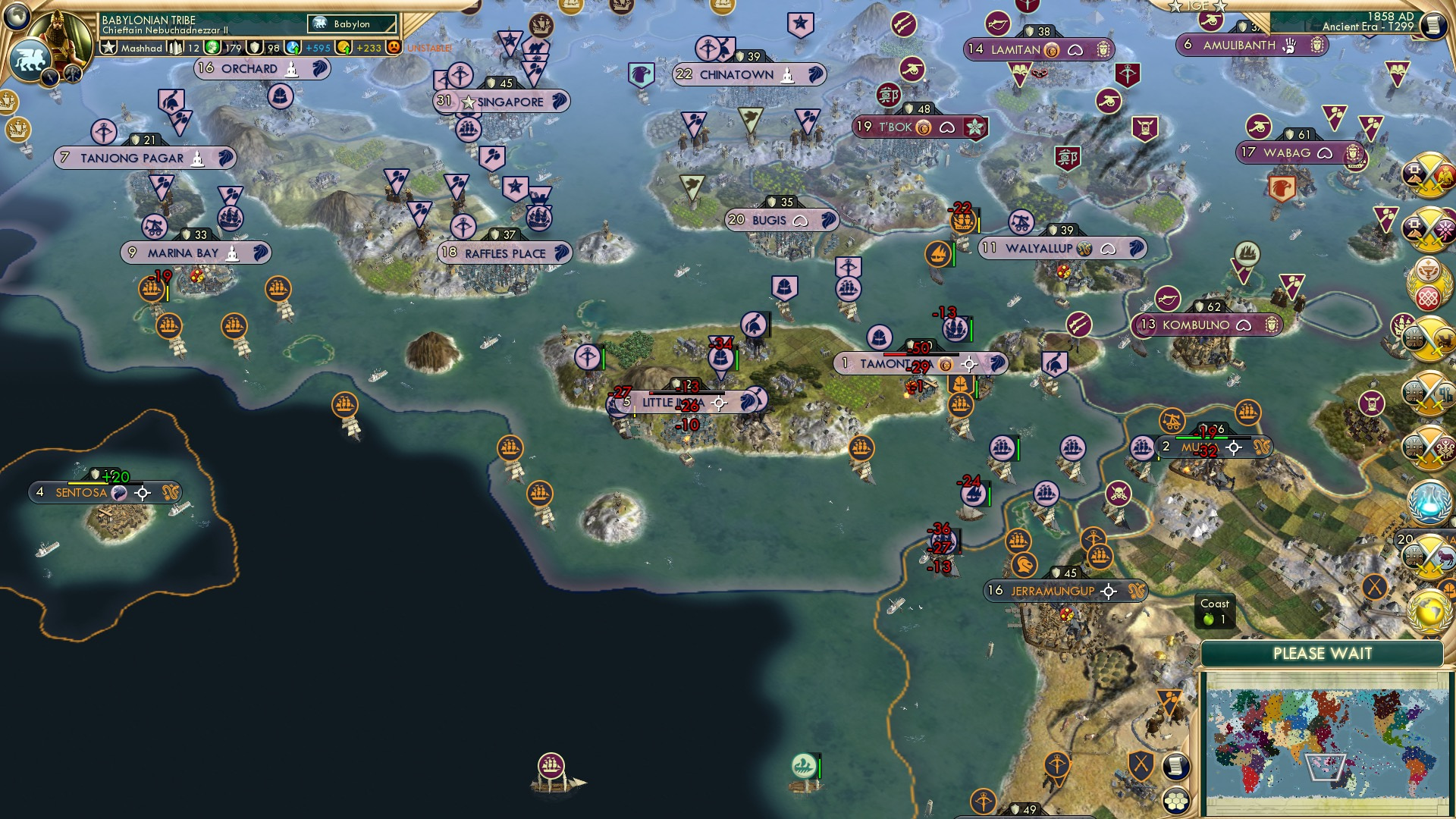
Task: Click the Nebuchadnezzar II leader portrait
Action: [61, 36]
